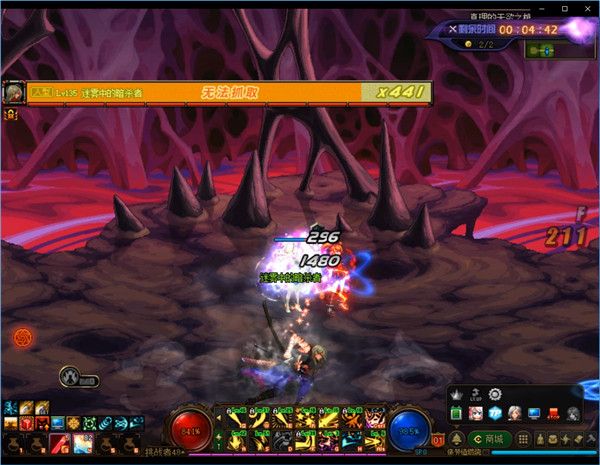This screenshot has width=600, height=465.
Task: Select the blue TP icon
Action: [x=494, y=414]
